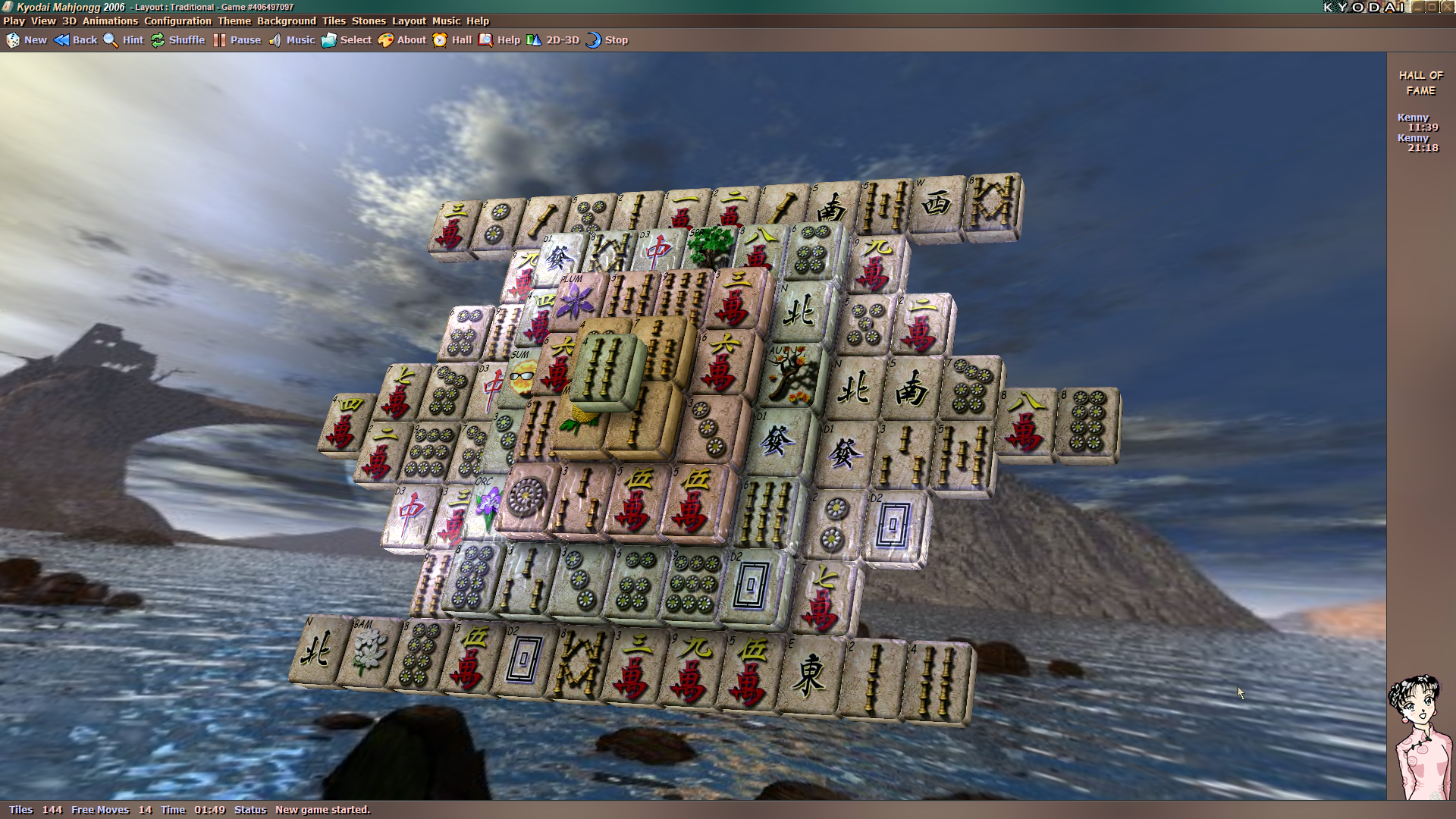Open Help using the toolbar Help icon

500,40
